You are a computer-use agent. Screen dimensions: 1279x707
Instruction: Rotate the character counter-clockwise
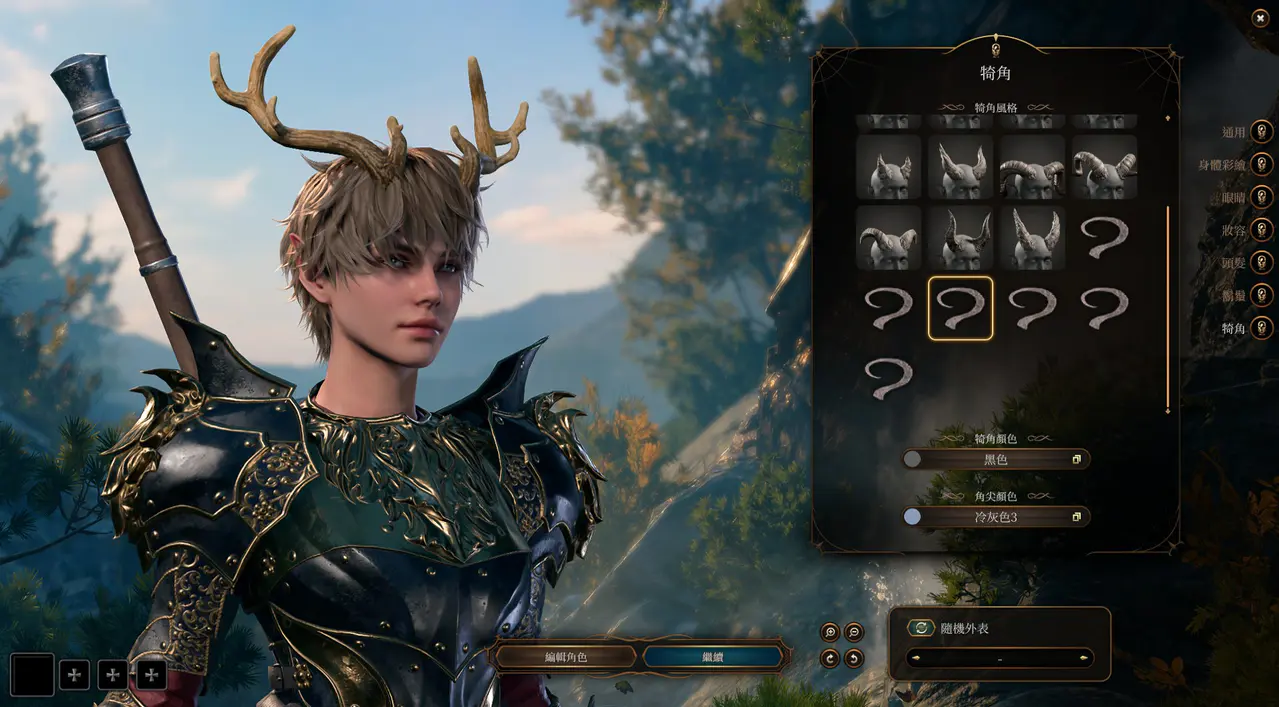click(x=854, y=658)
